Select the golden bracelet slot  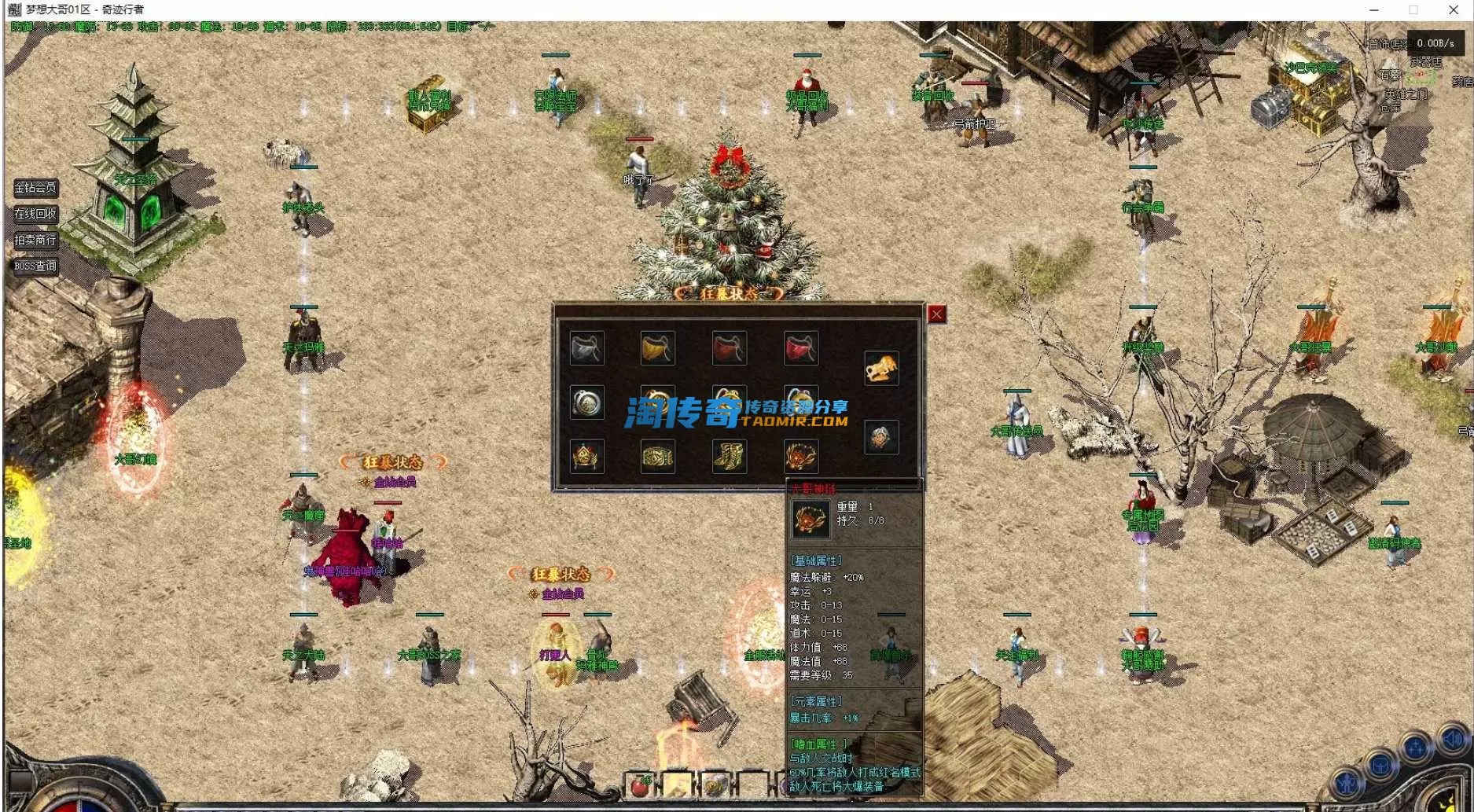(657, 456)
